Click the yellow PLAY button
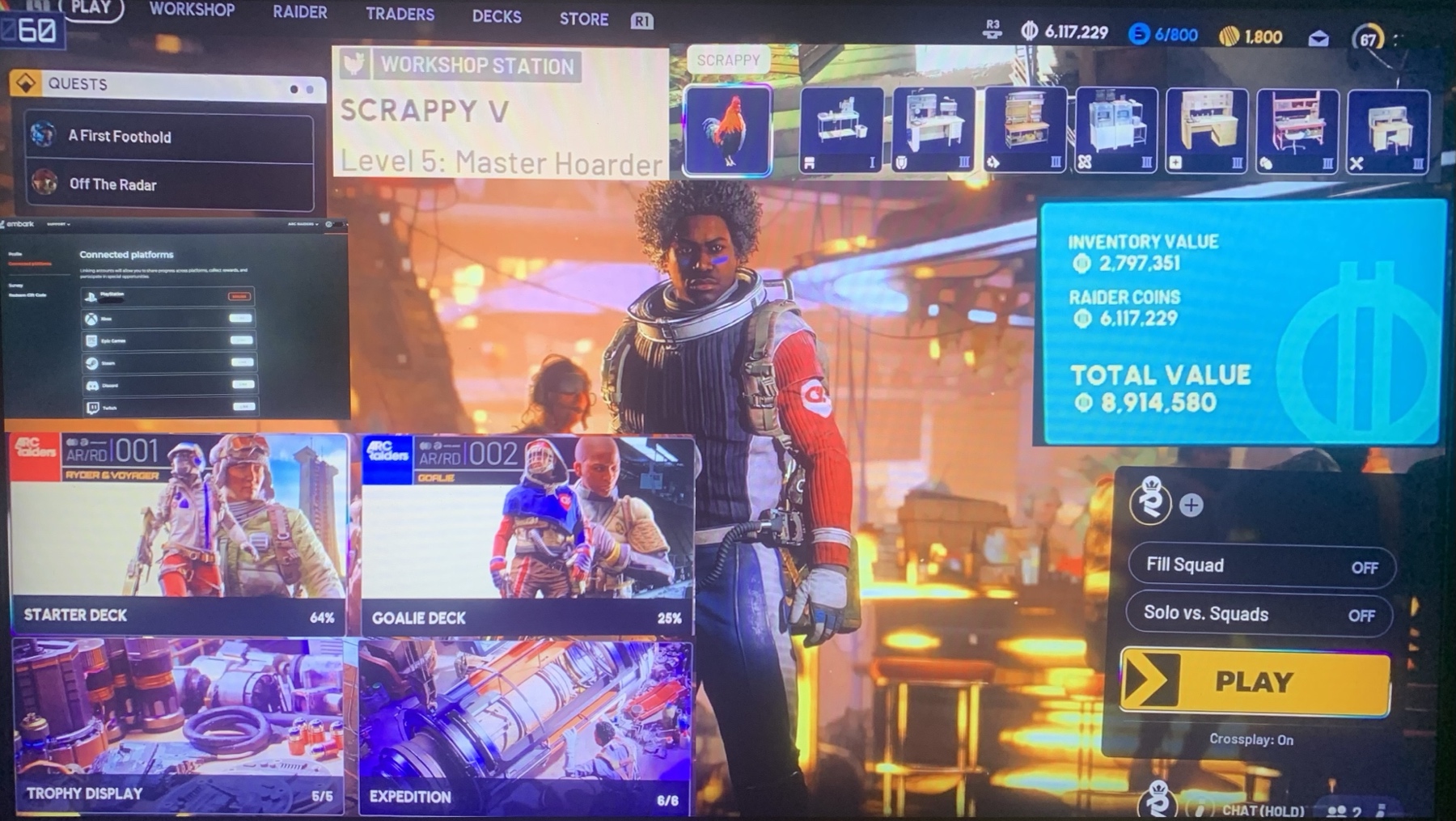Image resolution: width=1456 pixels, height=821 pixels. point(1255,682)
